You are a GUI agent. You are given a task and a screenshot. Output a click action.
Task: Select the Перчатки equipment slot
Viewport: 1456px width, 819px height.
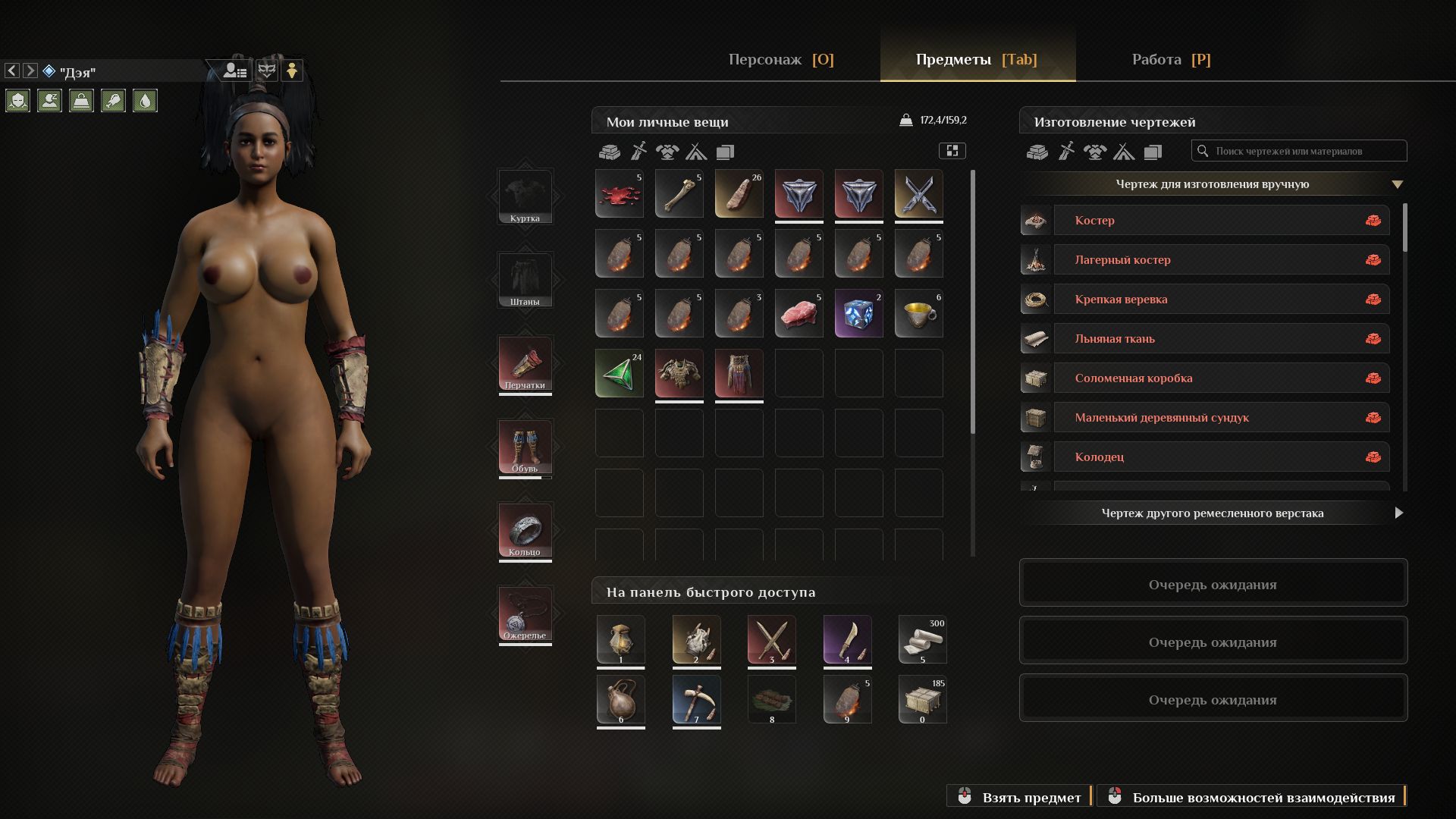pyautogui.click(x=525, y=363)
